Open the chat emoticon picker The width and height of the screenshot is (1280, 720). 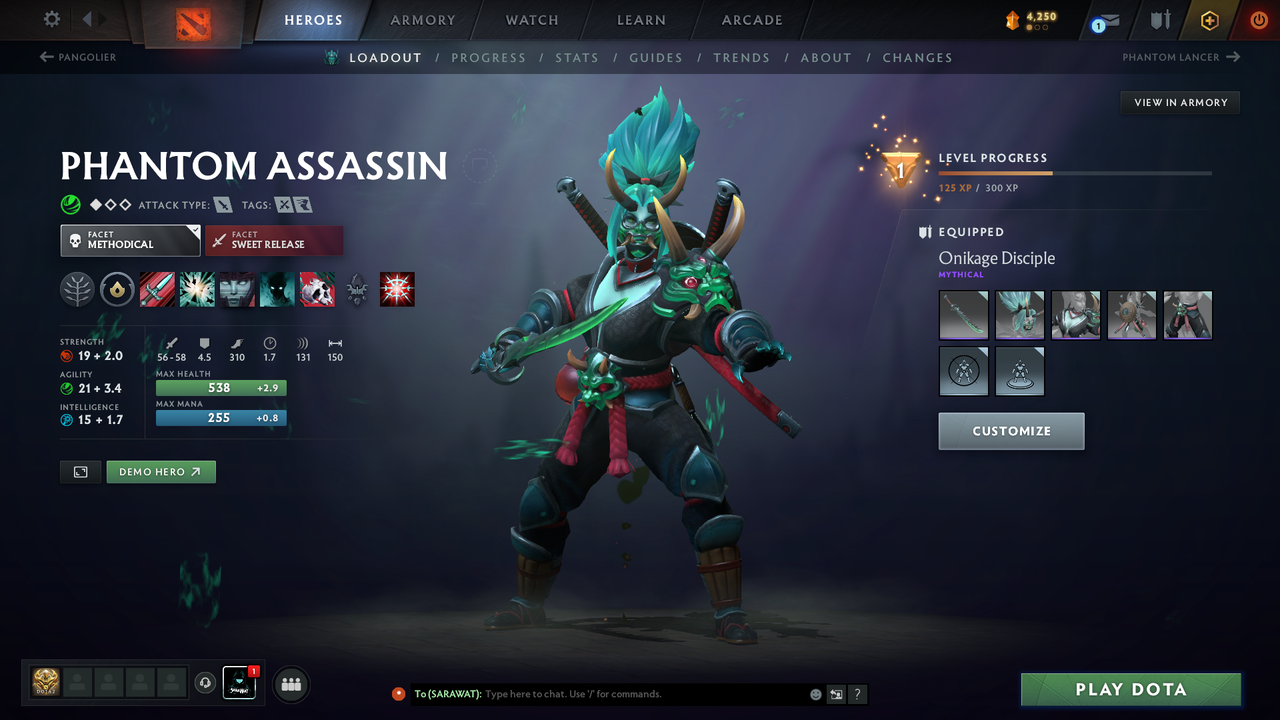click(x=815, y=693)
